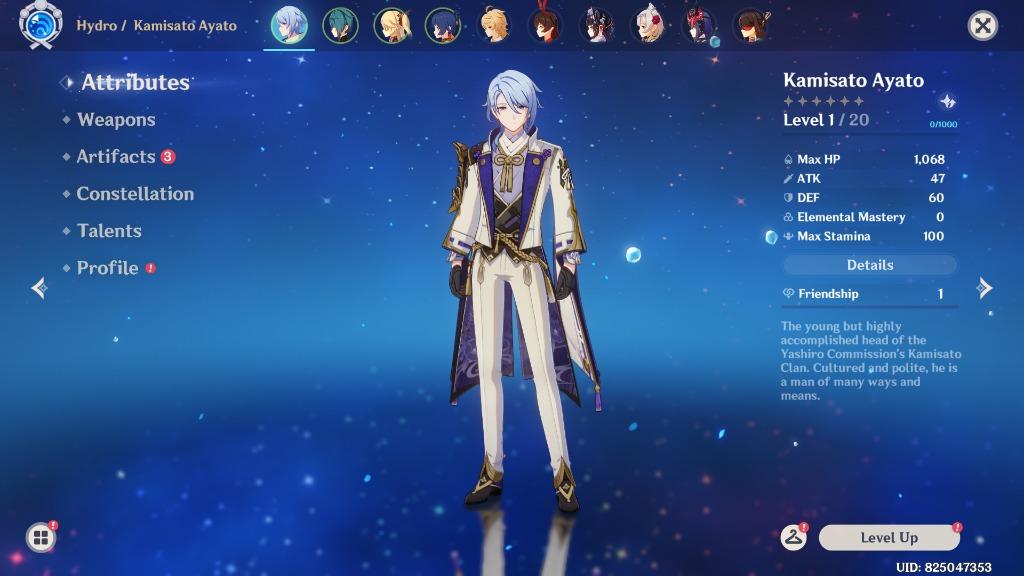The image size is (1024, 576).
Task: Switch to the next character arrow
Action: (985, 288)
